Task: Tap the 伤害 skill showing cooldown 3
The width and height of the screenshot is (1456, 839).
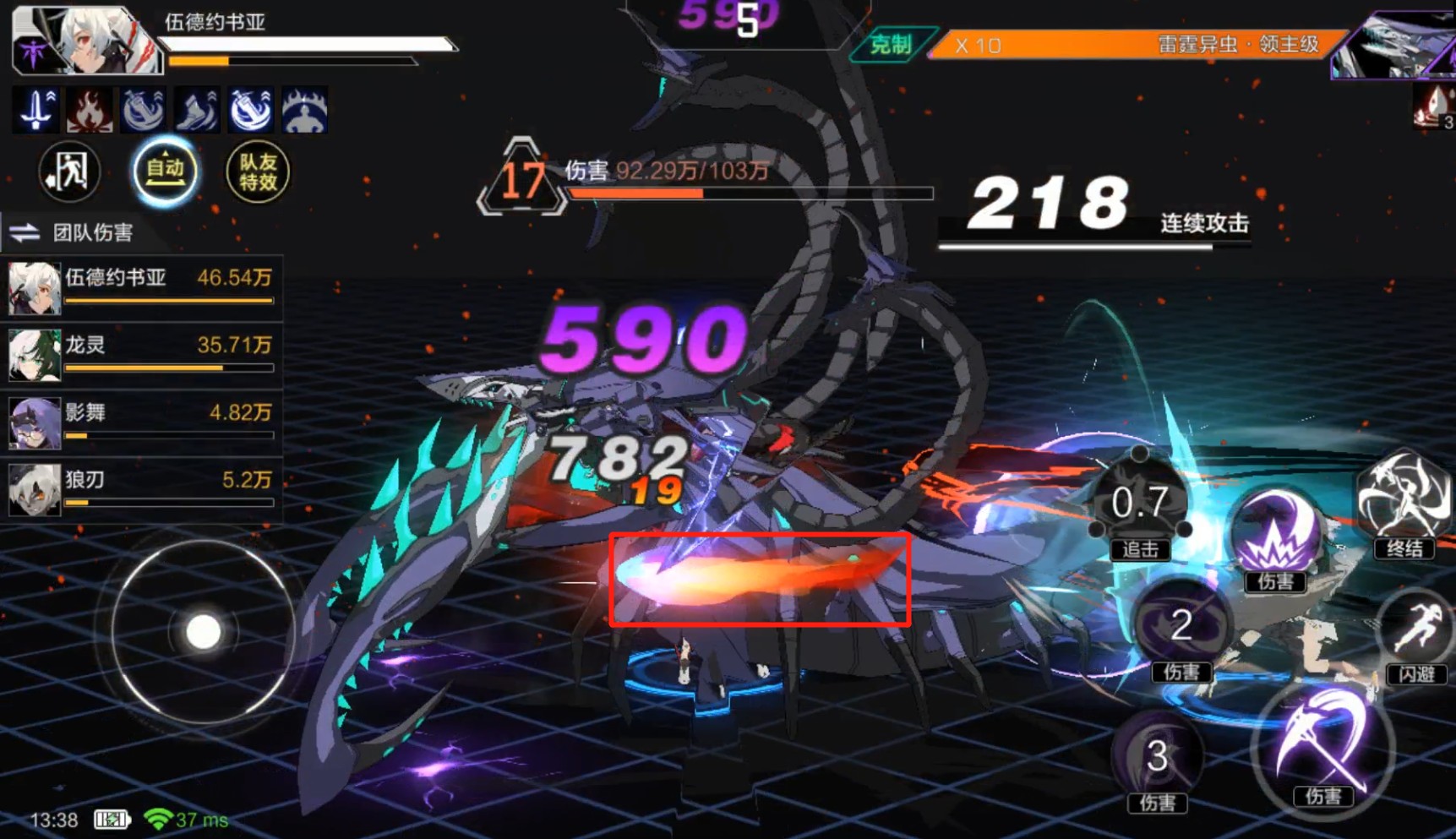Action: point(1157,756)
